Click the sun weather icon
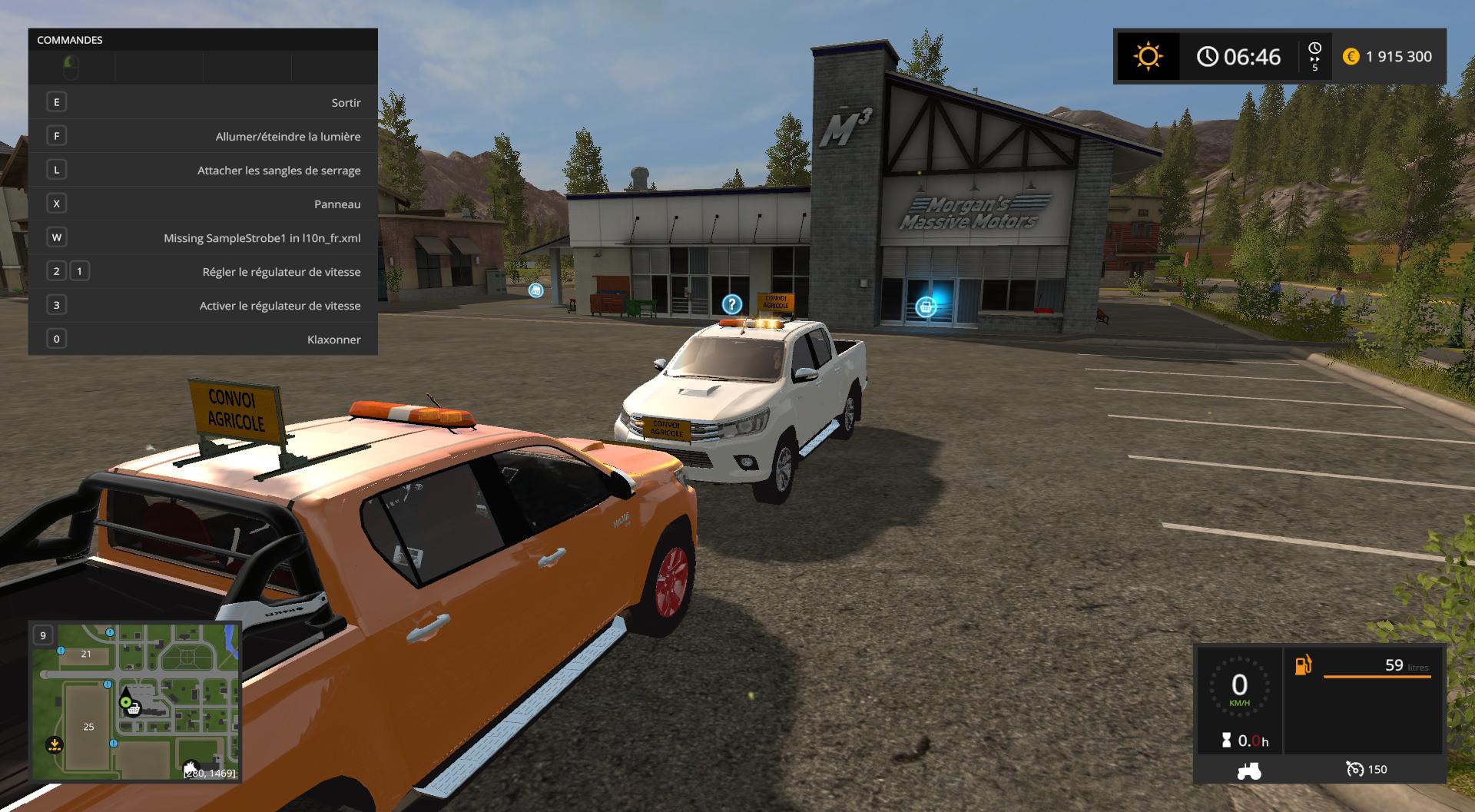The height and width of the screenshot is (812, 1475). 1148,56
